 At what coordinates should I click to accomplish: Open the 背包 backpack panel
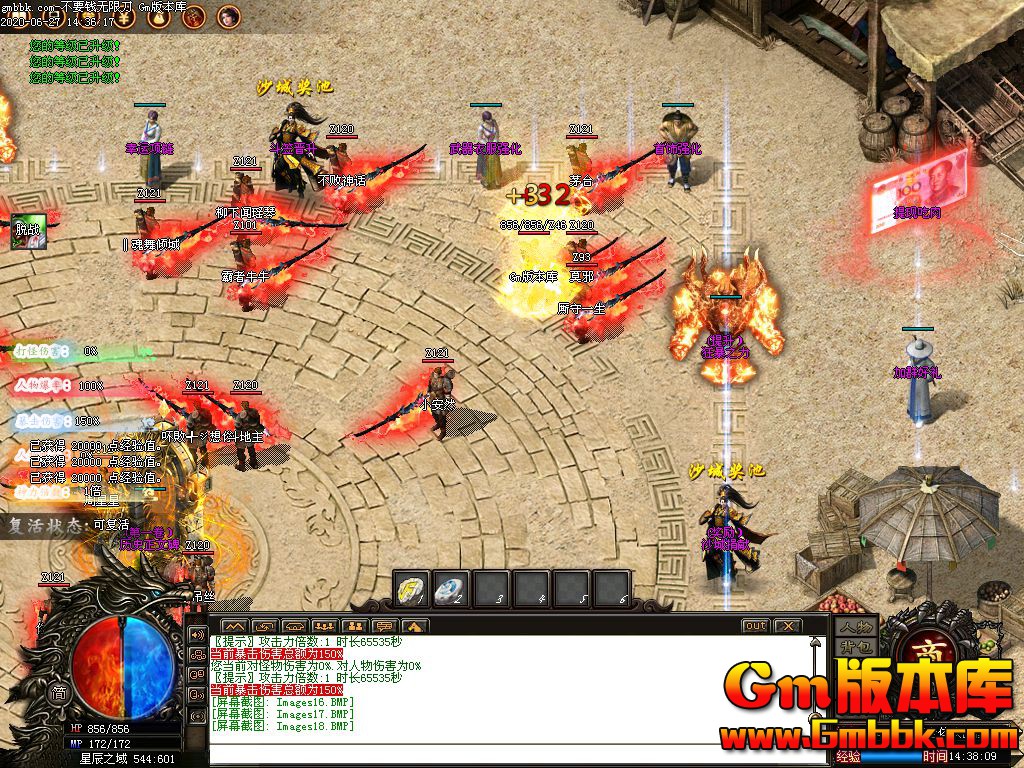856,647
